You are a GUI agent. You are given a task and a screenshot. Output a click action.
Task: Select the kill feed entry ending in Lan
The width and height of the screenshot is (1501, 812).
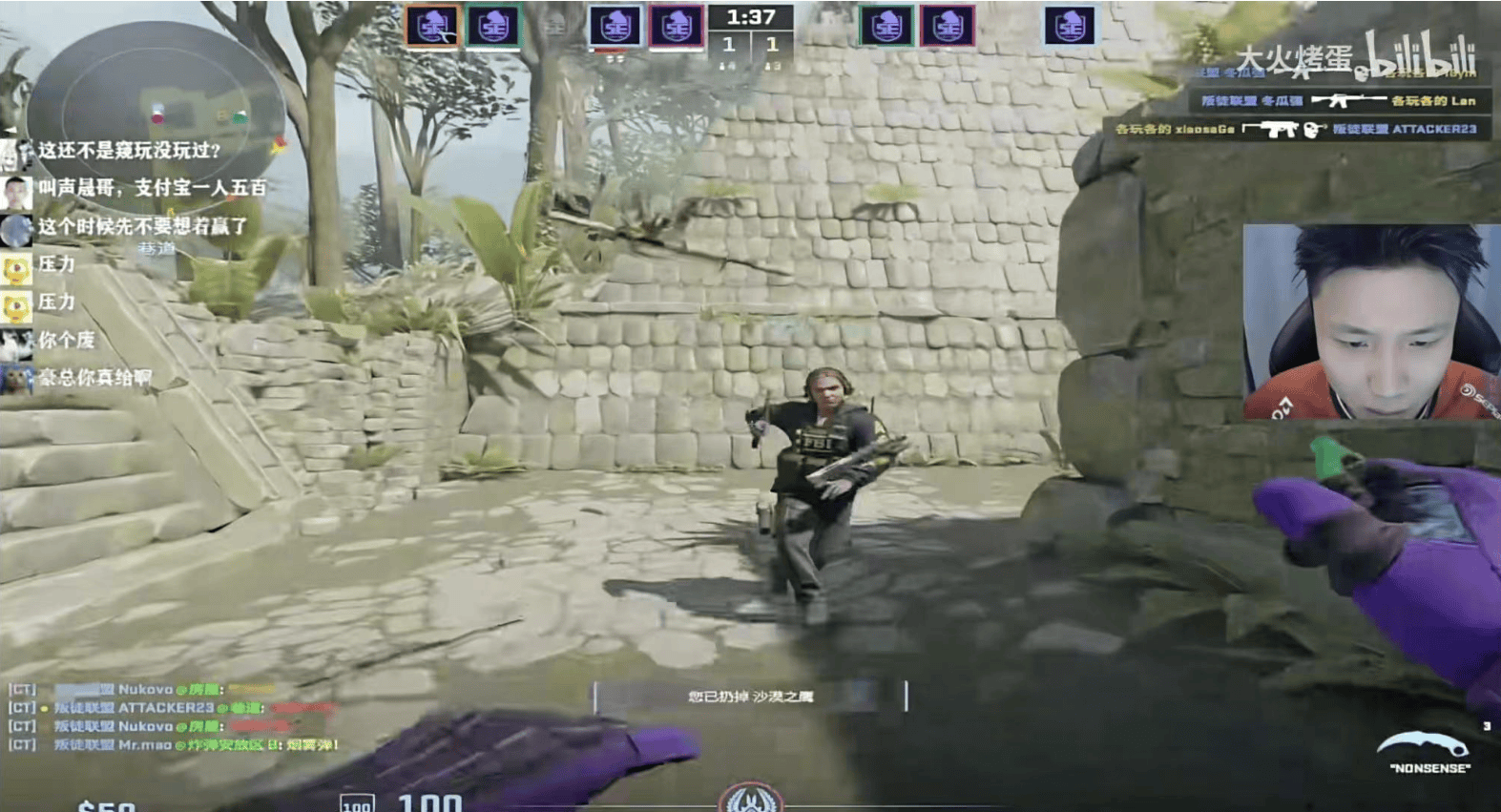tap(1338, 100)
